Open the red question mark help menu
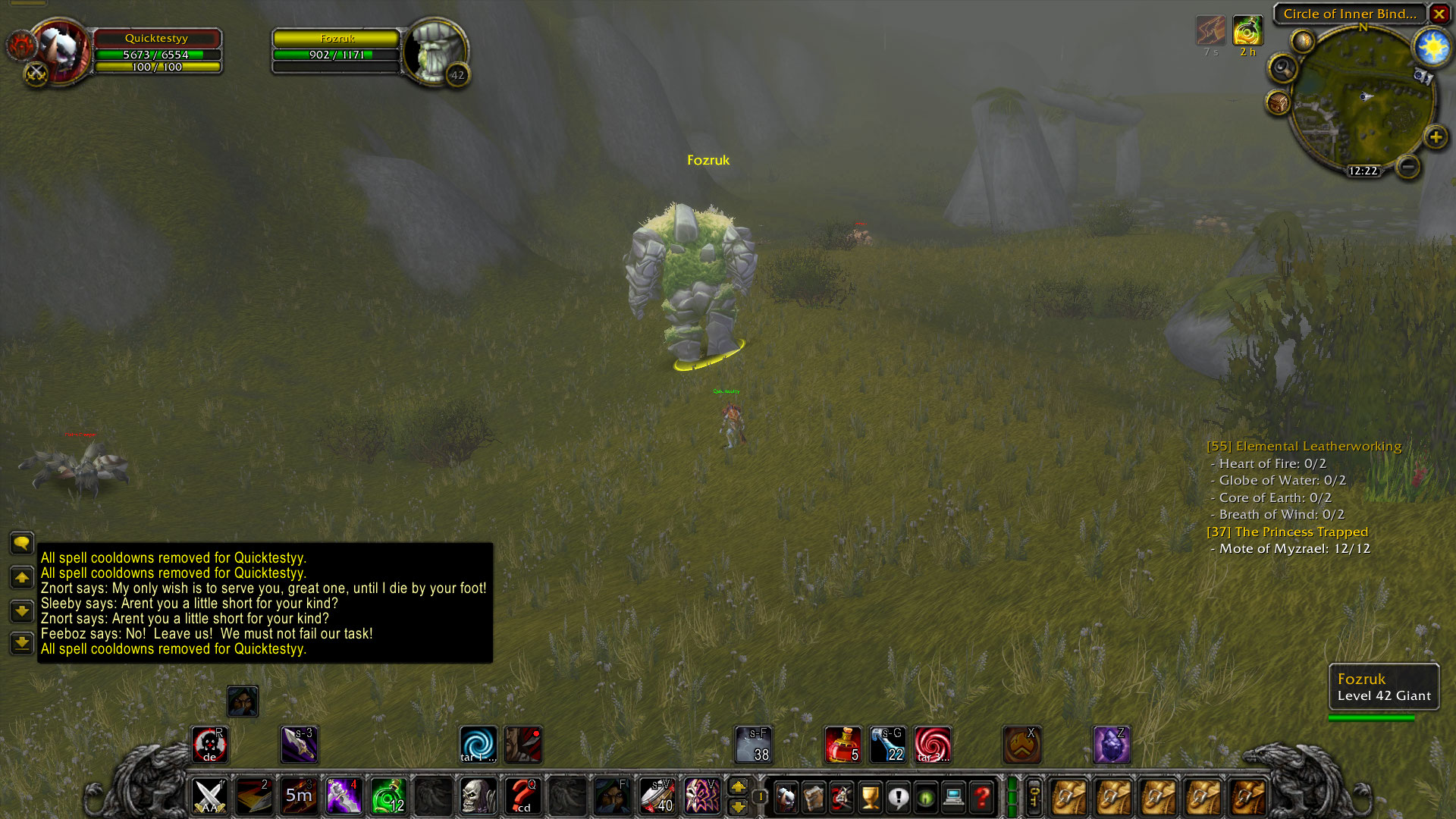The height and width of the screenshot is (819, 1456). (982, 797)
